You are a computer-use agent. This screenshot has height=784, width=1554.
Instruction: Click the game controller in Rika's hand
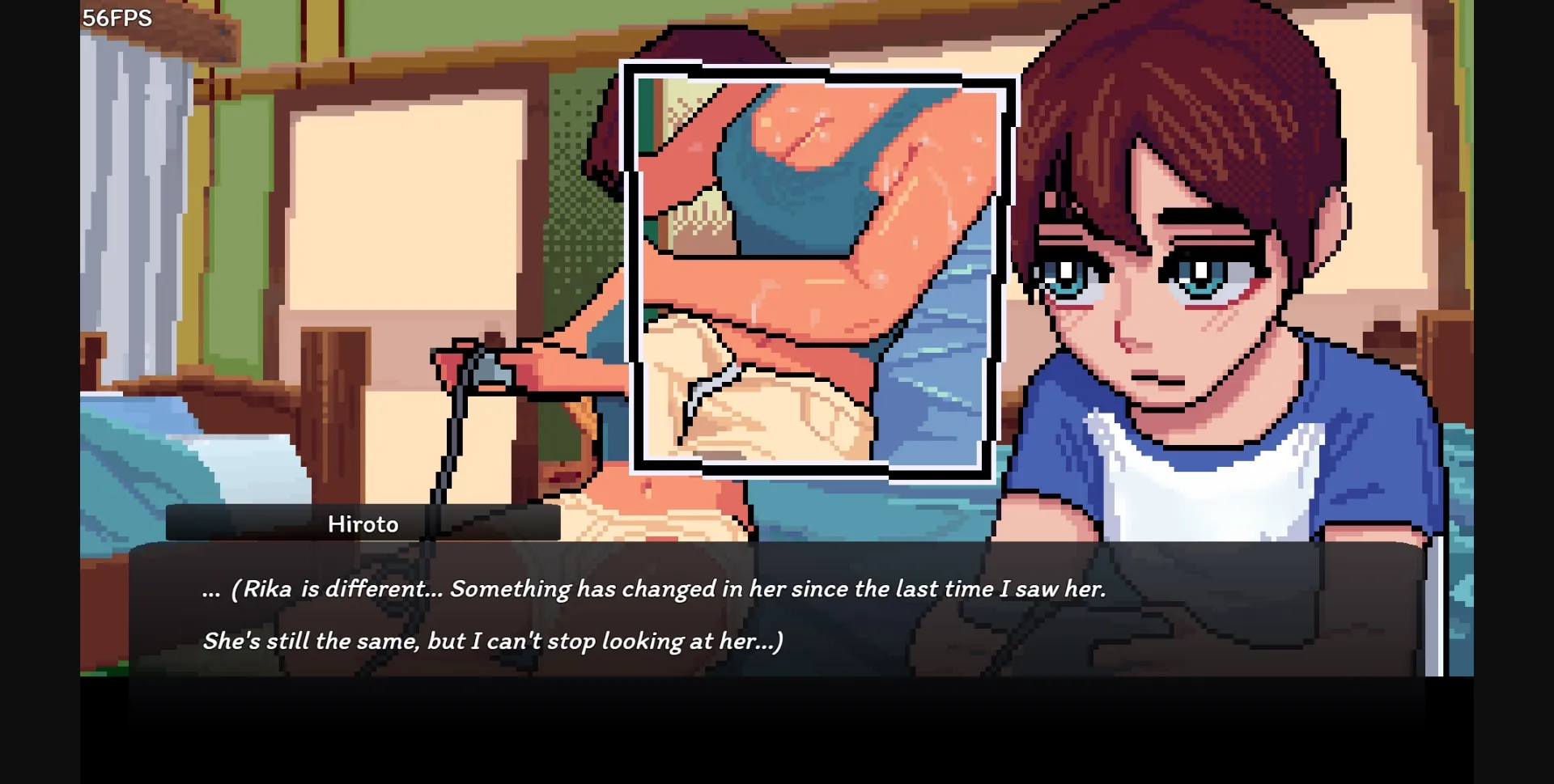(486, 368)
